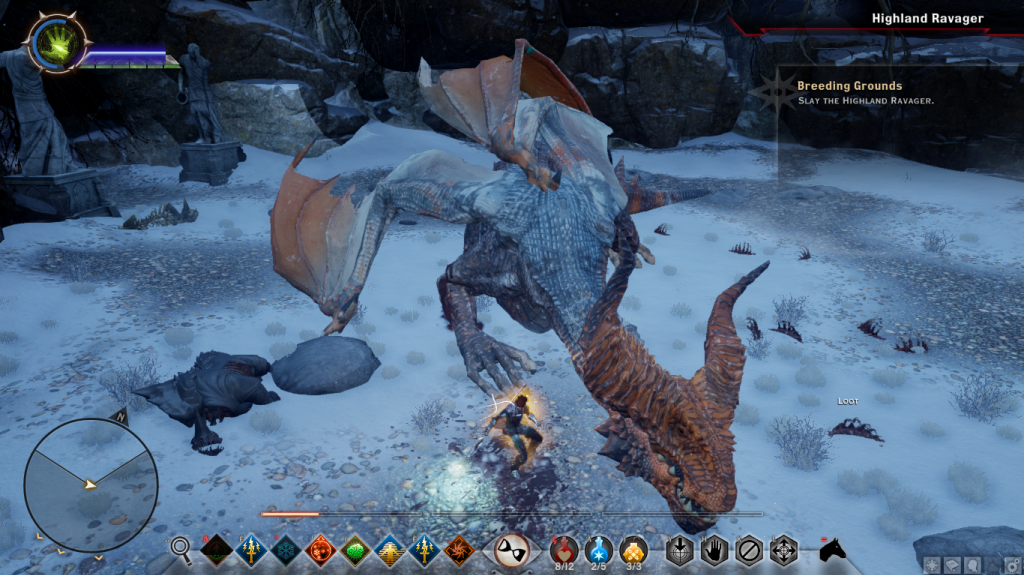1024x575 pixels.
Task: Summon the horse mount
Action: 832,549
